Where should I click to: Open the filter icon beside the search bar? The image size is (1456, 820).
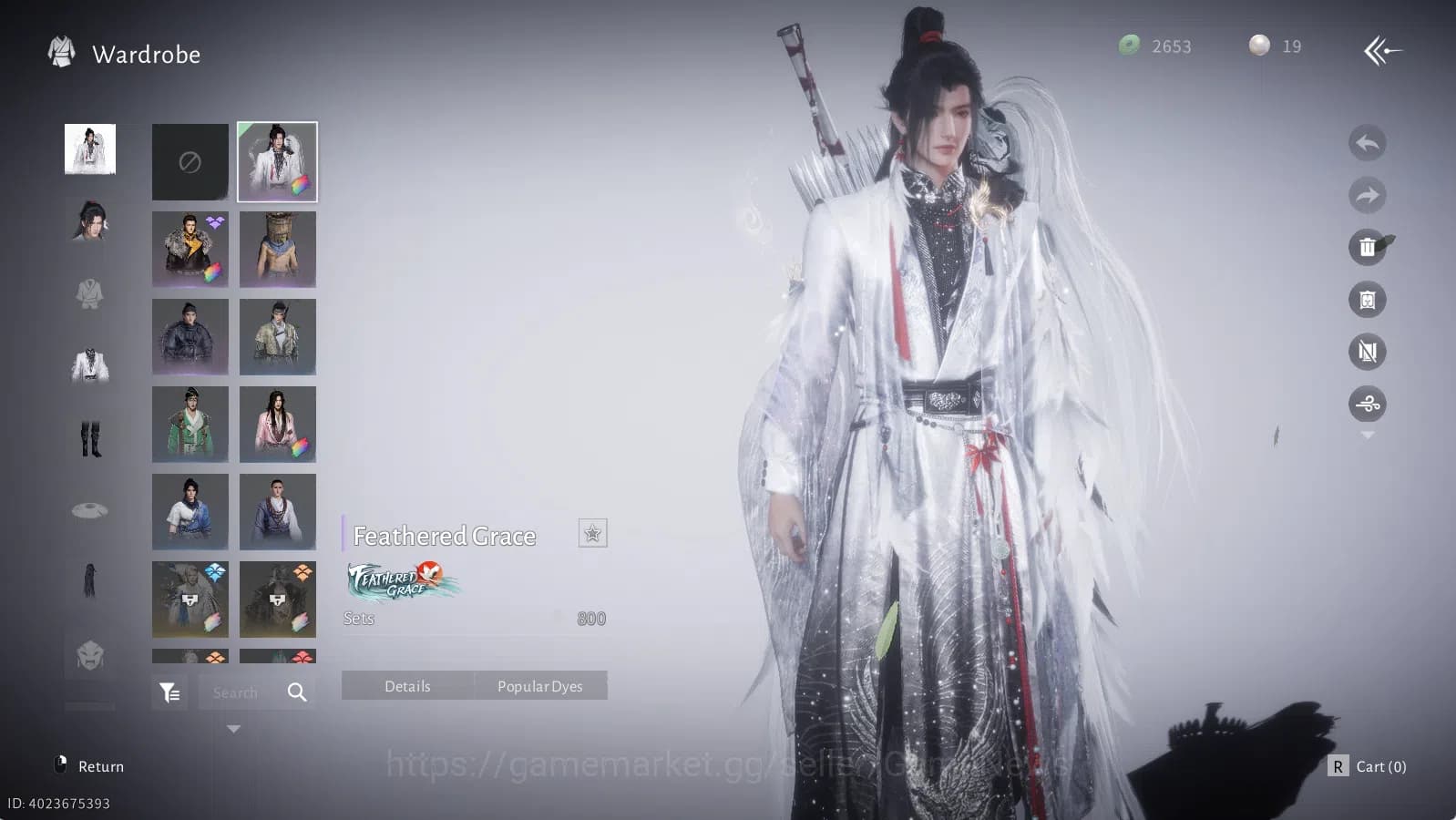click(169, 692)
